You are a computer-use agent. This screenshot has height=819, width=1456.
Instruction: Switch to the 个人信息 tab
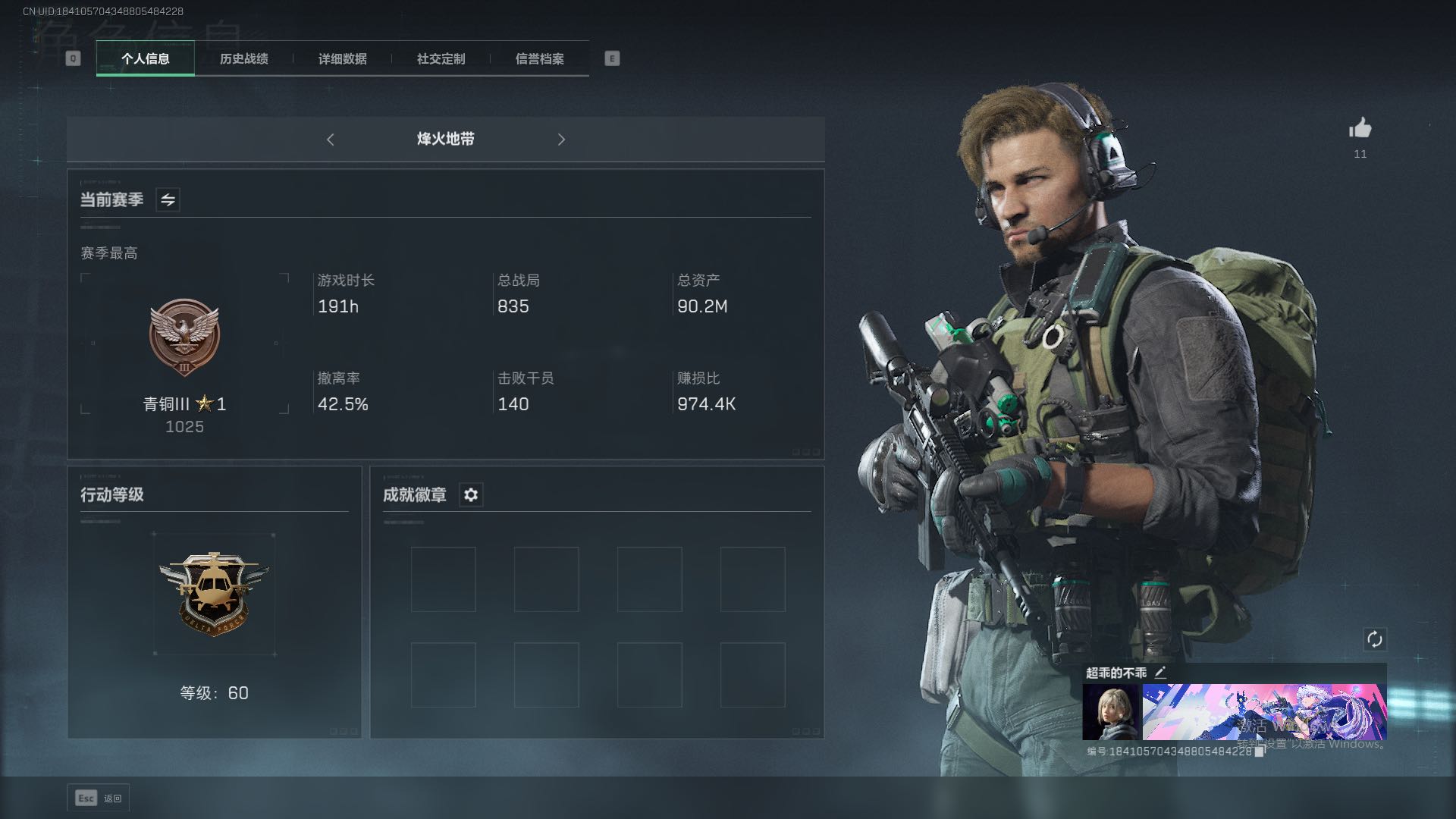[x=145, y=58]
